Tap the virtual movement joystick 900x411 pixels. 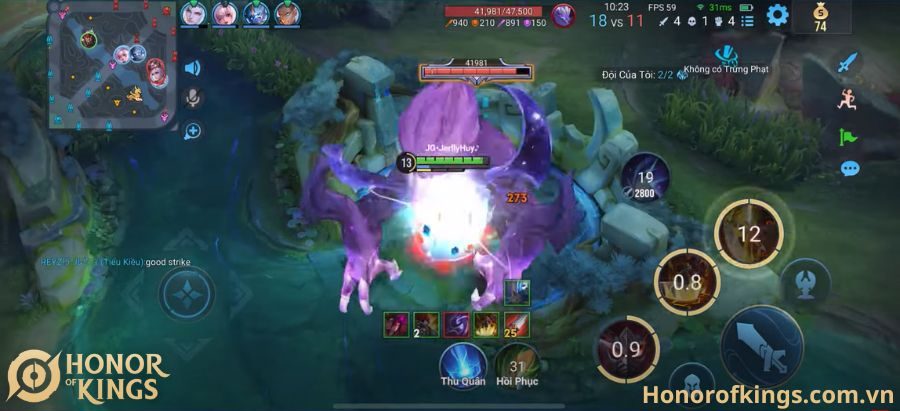(x=186, y=295)
